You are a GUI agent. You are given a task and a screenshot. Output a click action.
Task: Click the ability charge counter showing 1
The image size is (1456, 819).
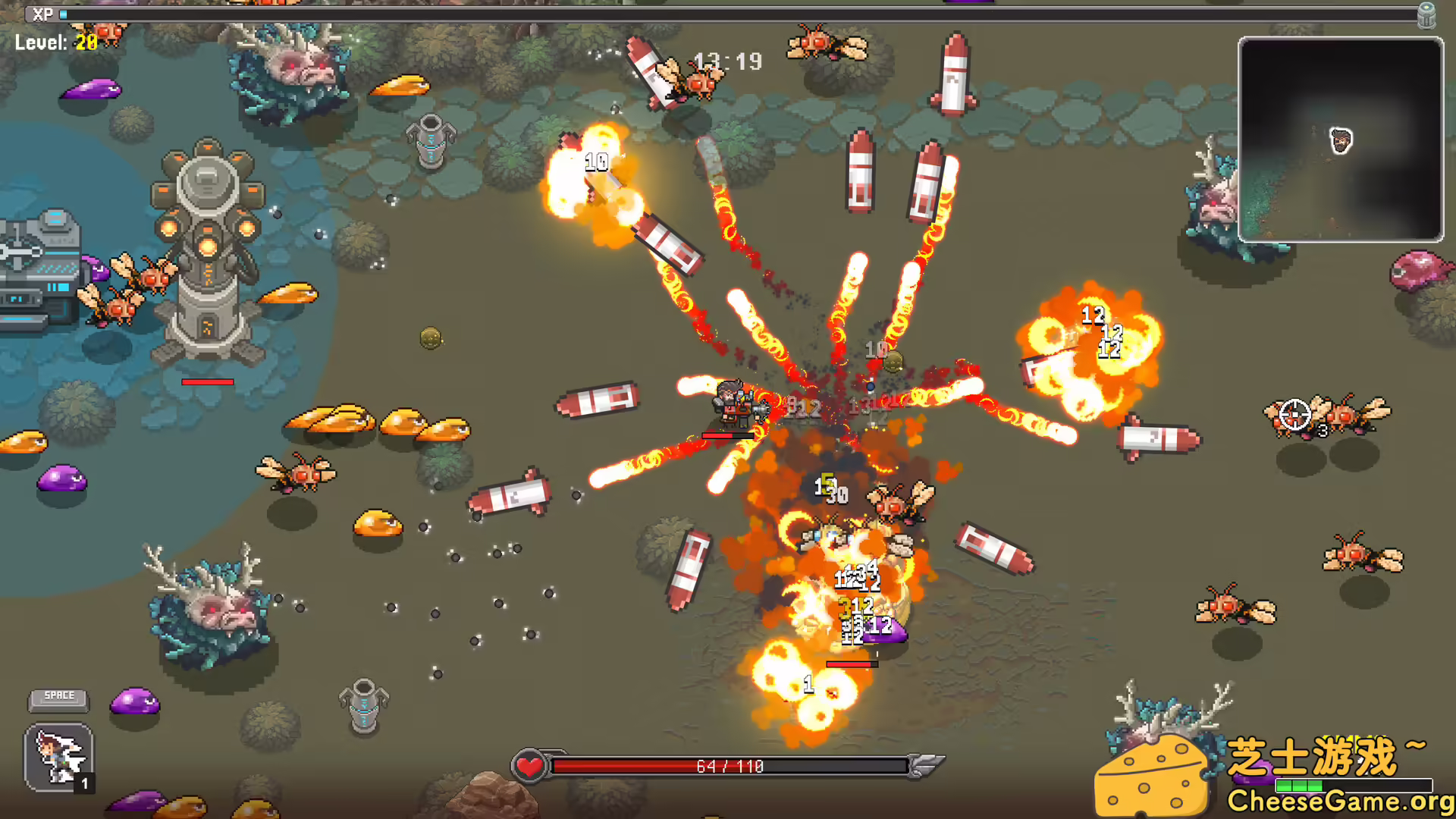point(84,782)
